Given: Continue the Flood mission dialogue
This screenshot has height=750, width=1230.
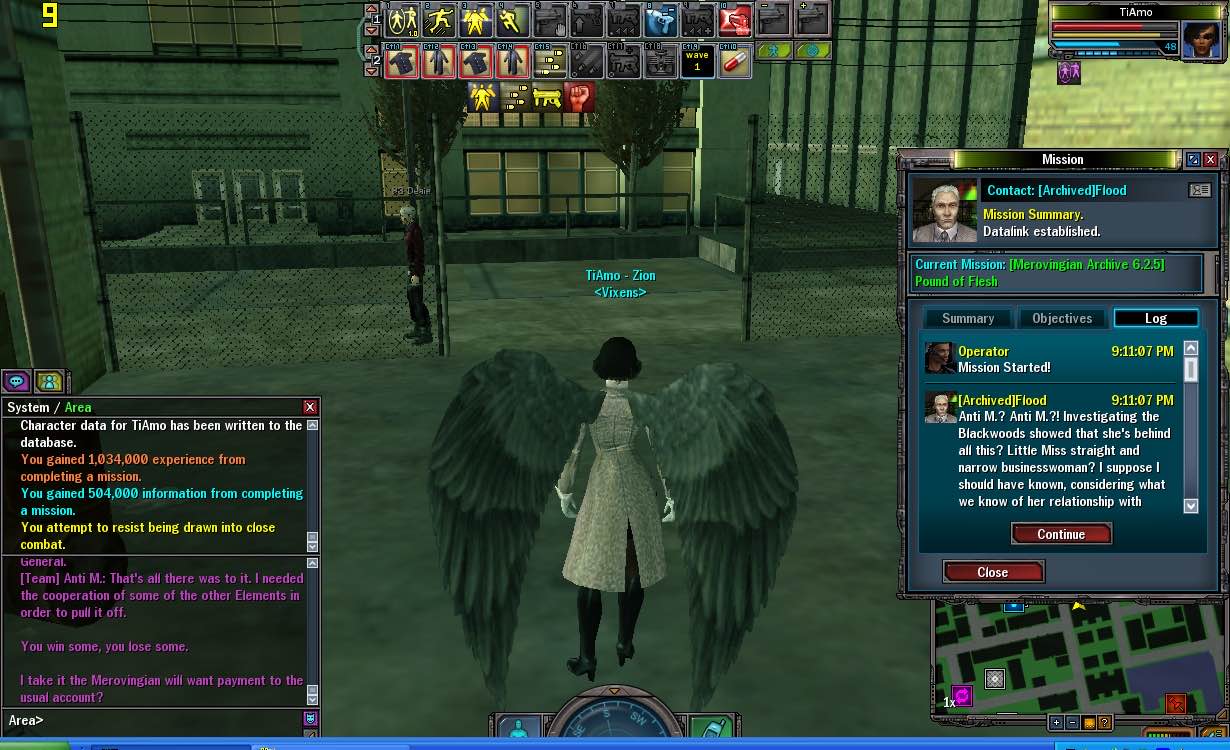Looking at the screenshot, I should coord(1061,534).
